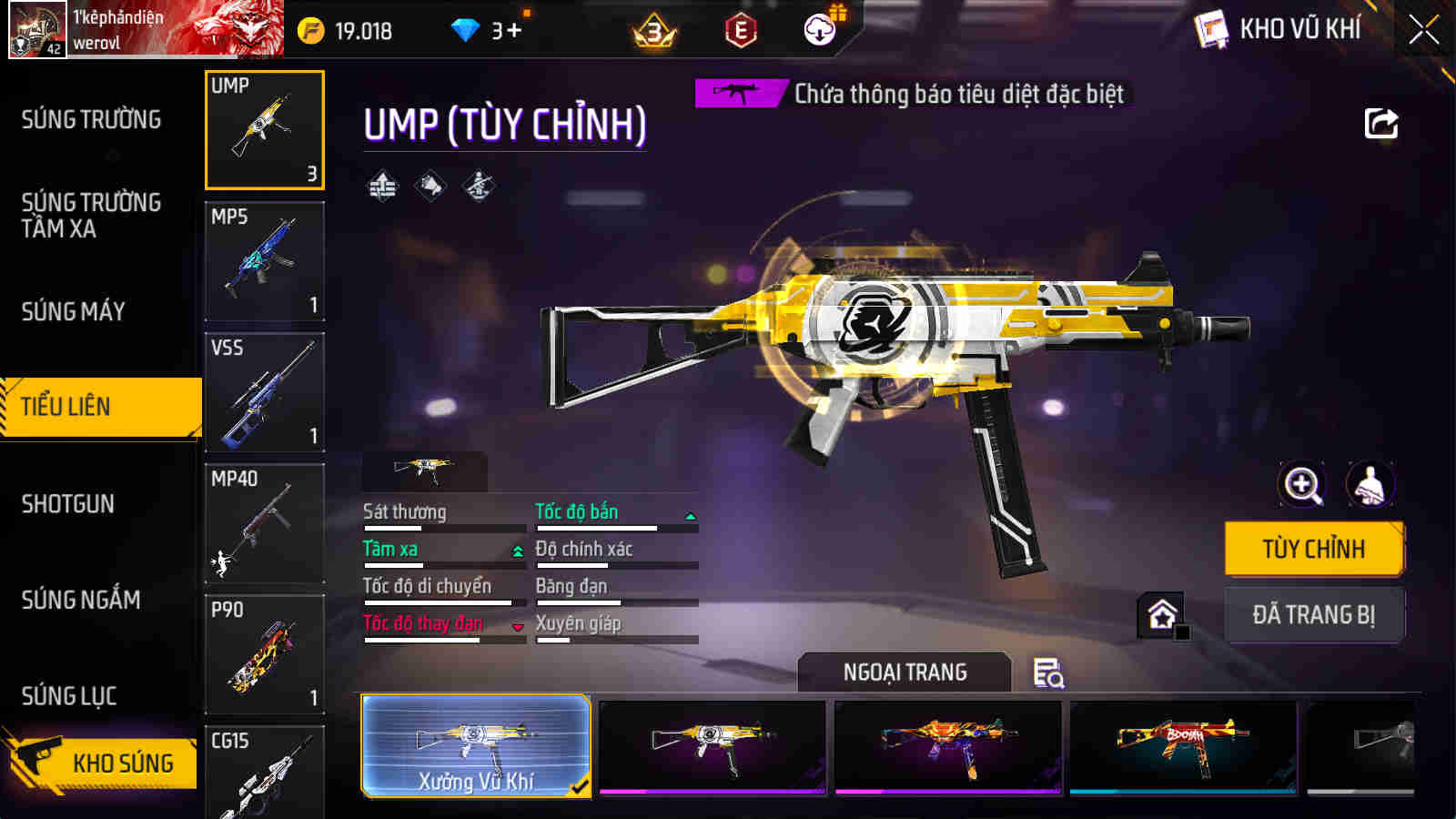Select the P90 weapon tile
This screenshot has height=819, width=1456.
coord(265,654)
